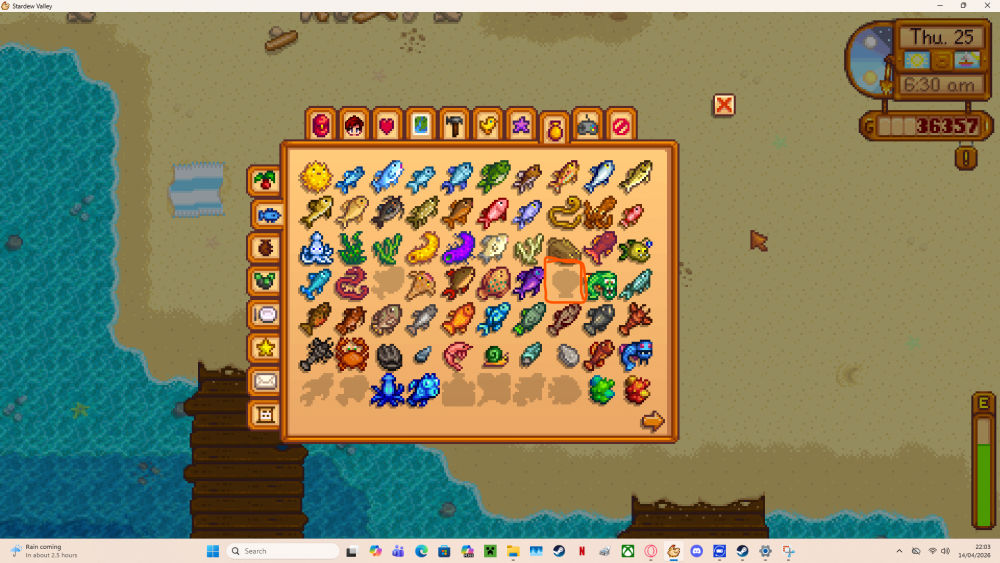
Task: Switch to the Cooking collection side tab
Action: click(265, 314)
